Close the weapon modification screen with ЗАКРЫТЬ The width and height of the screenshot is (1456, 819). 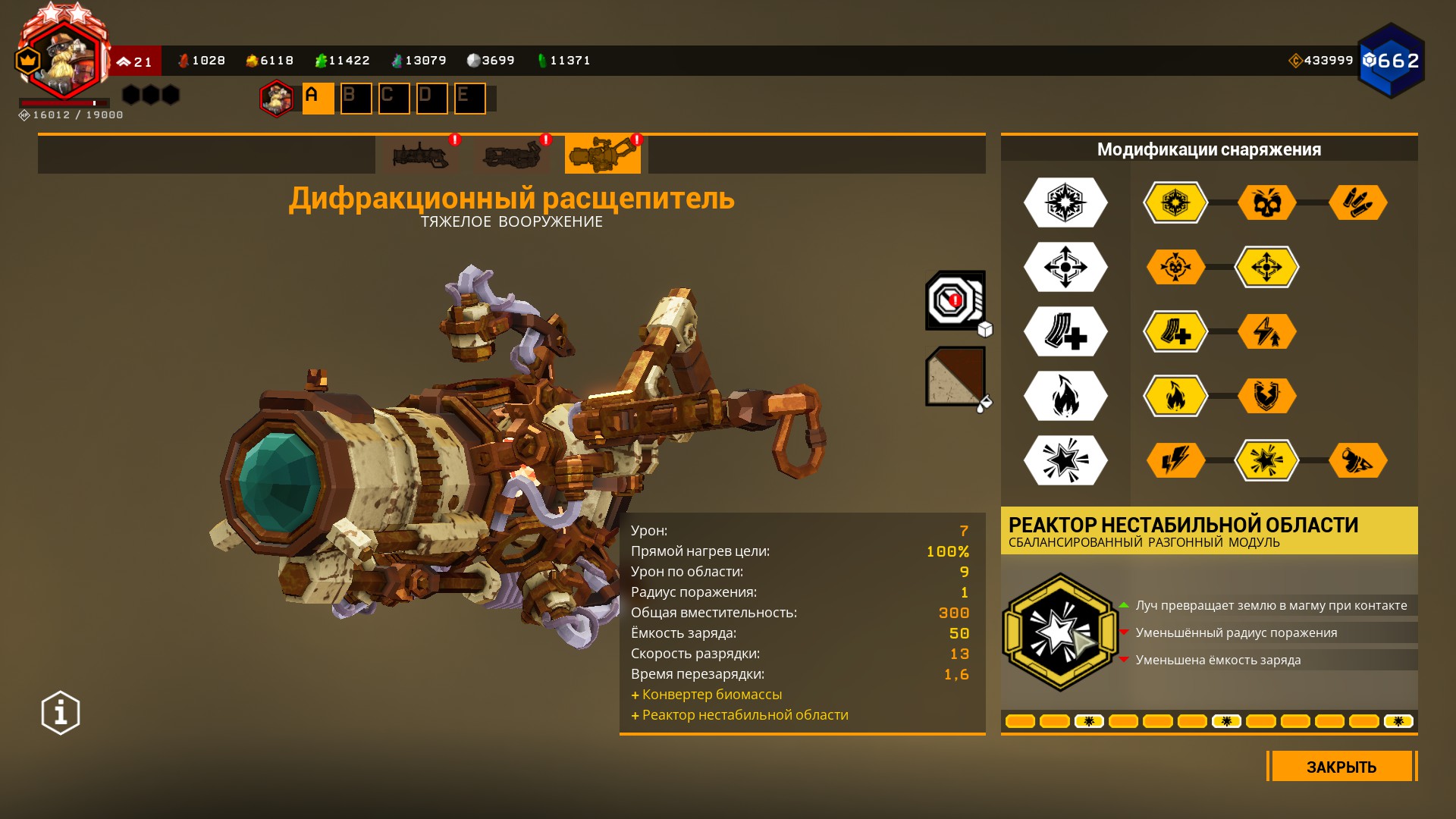pyautogui.click(x=1341, y=767)
